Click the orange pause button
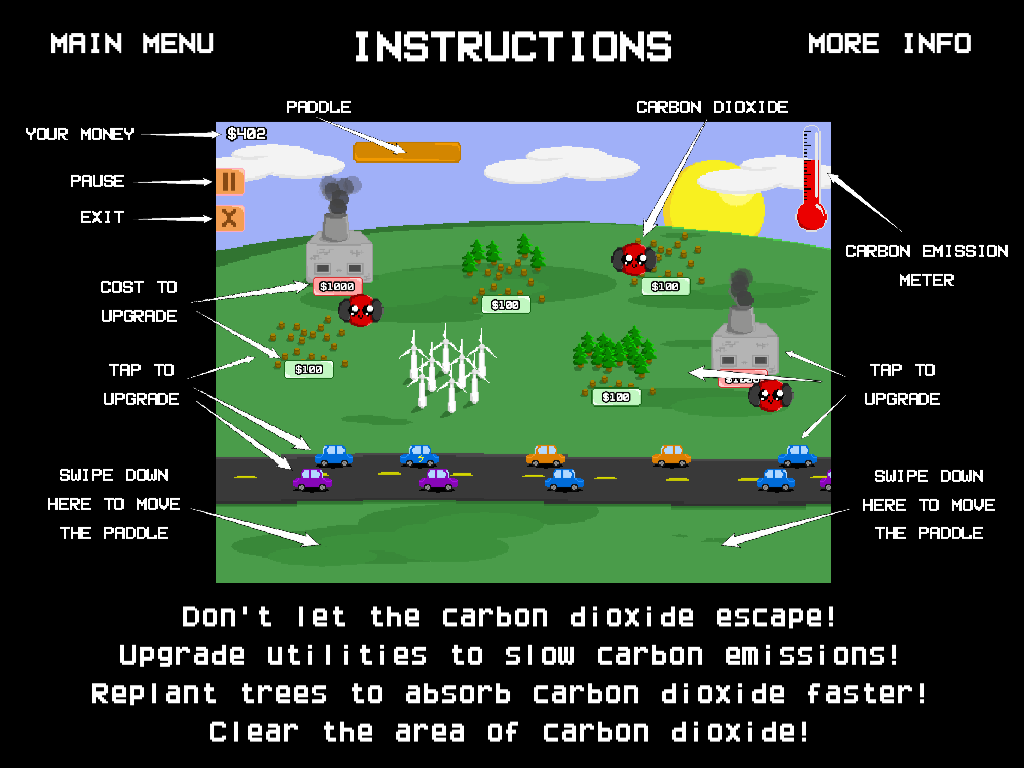The image size is (1024, 768). pos(230,181)
